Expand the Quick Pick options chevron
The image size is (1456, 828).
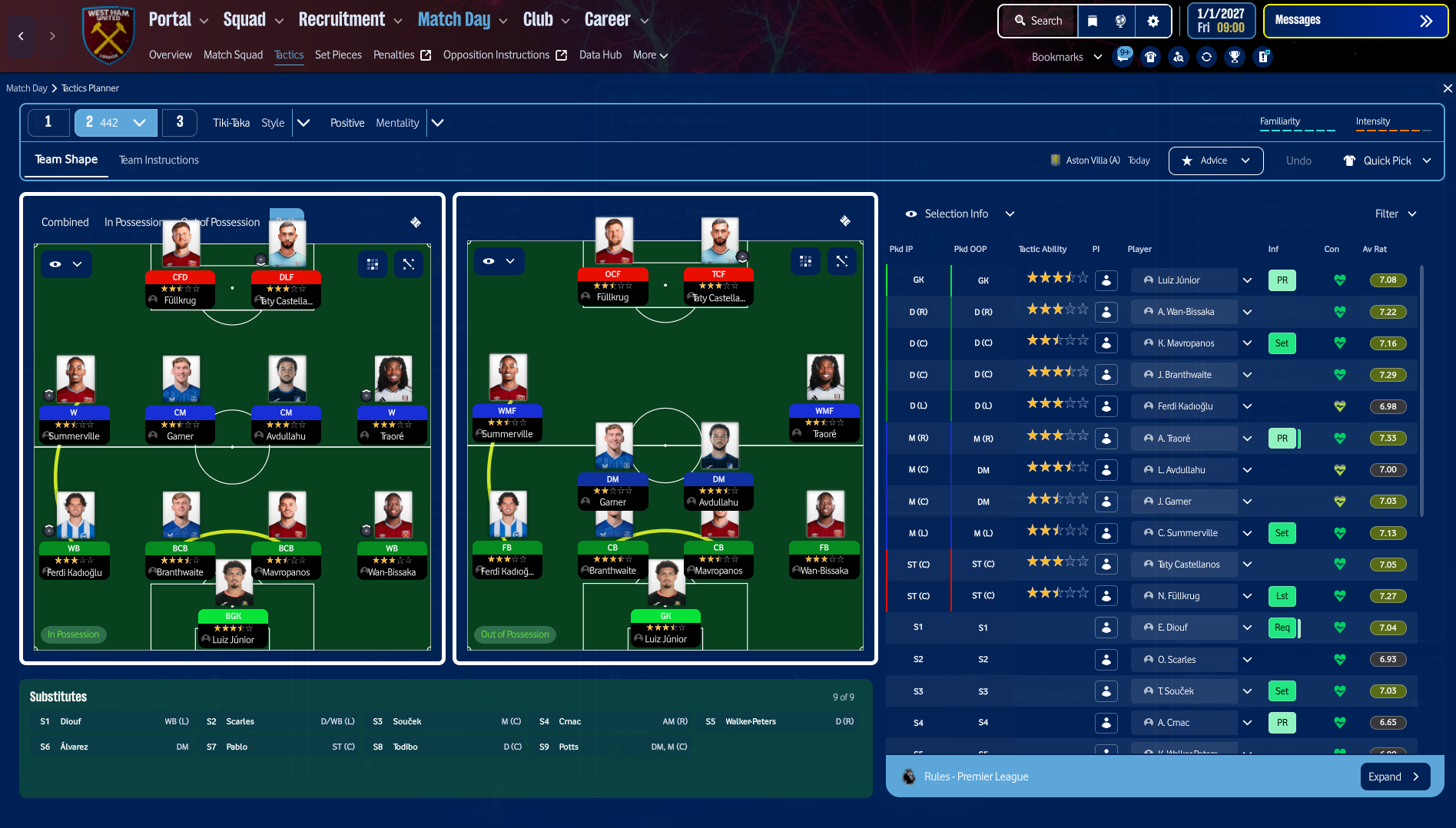(1428, 161)
